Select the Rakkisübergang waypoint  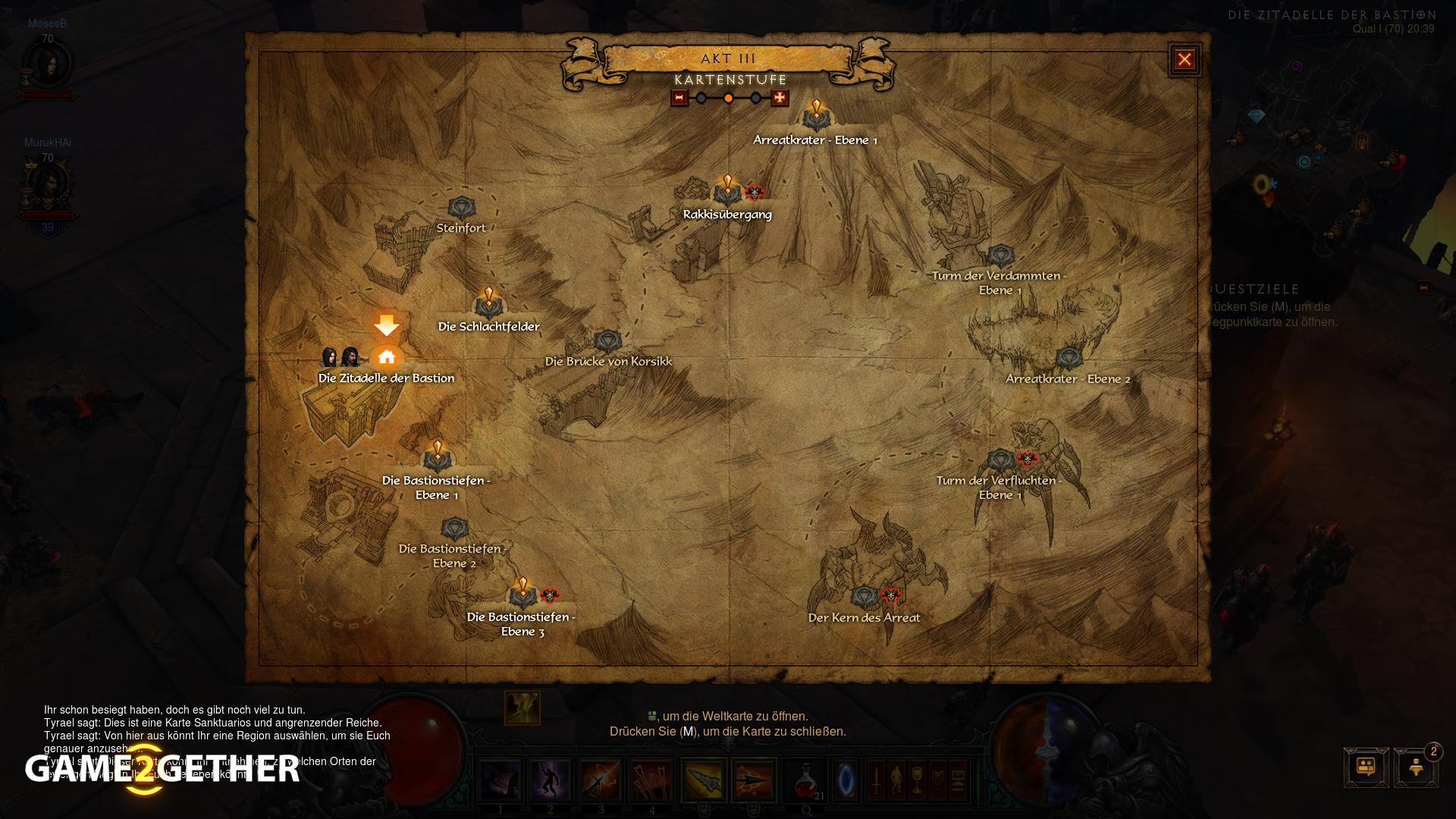point(727,193)
